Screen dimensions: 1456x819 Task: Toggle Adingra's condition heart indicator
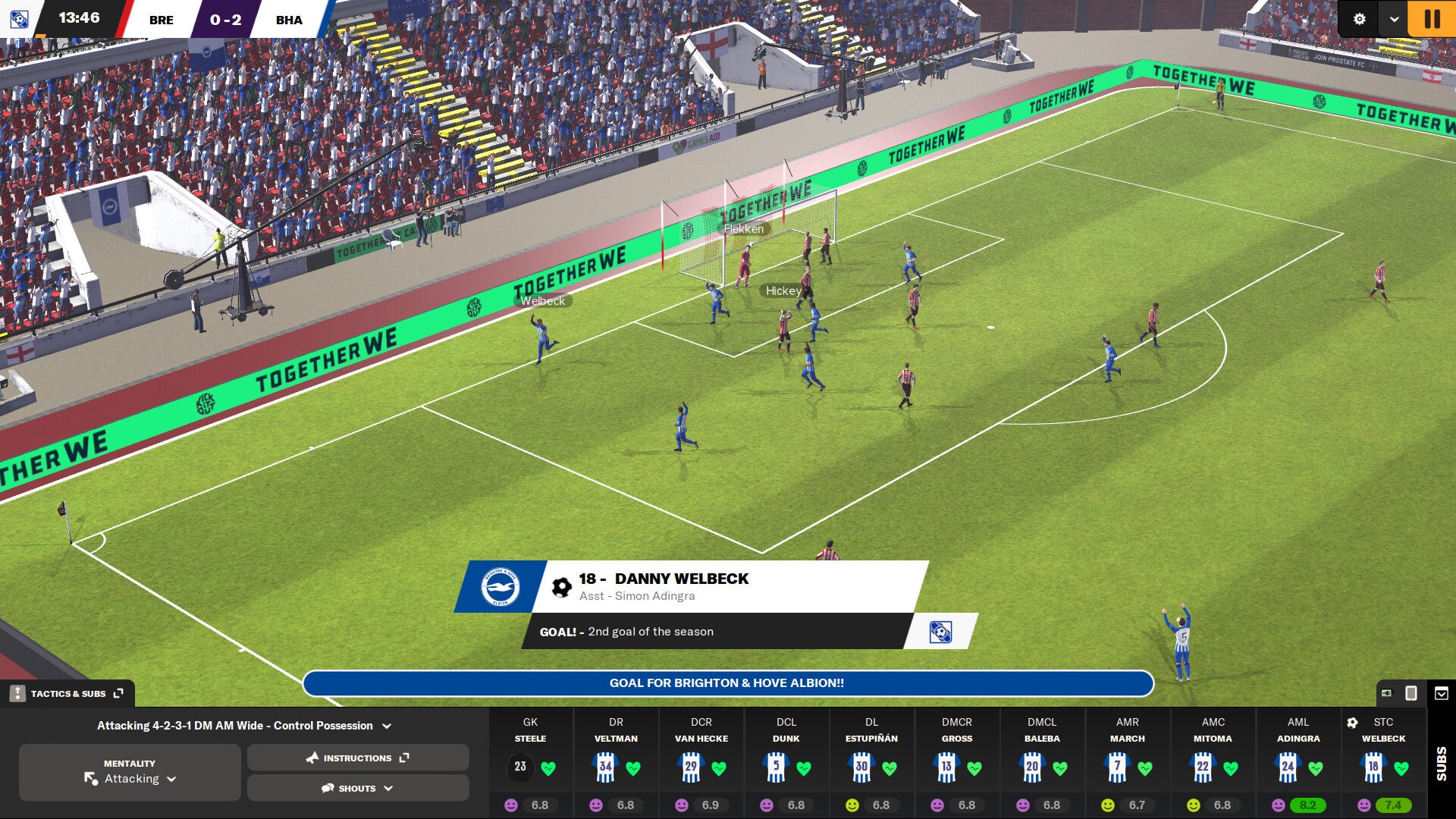click(x=1315, y=766)
